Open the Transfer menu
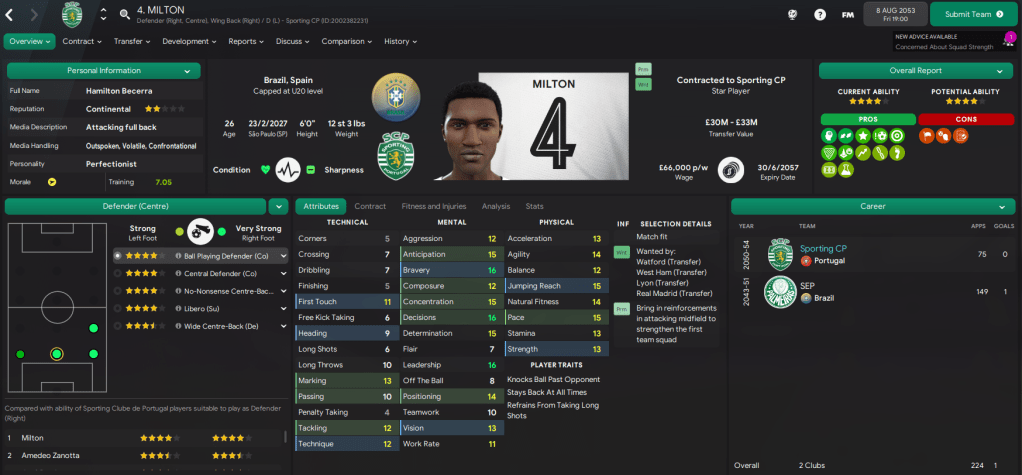 click(x=132, y=41)
